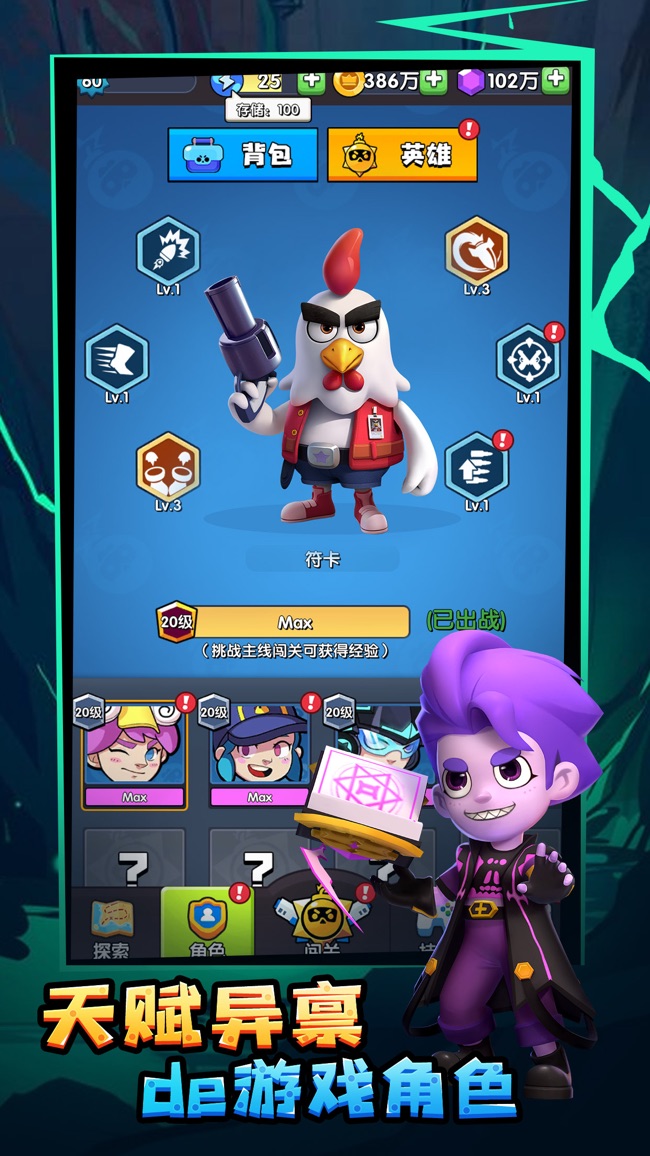This screenshot has width=650, height=1156.
Task: Choose the orange animal face skill icon
Action: [x=168, y=466]
